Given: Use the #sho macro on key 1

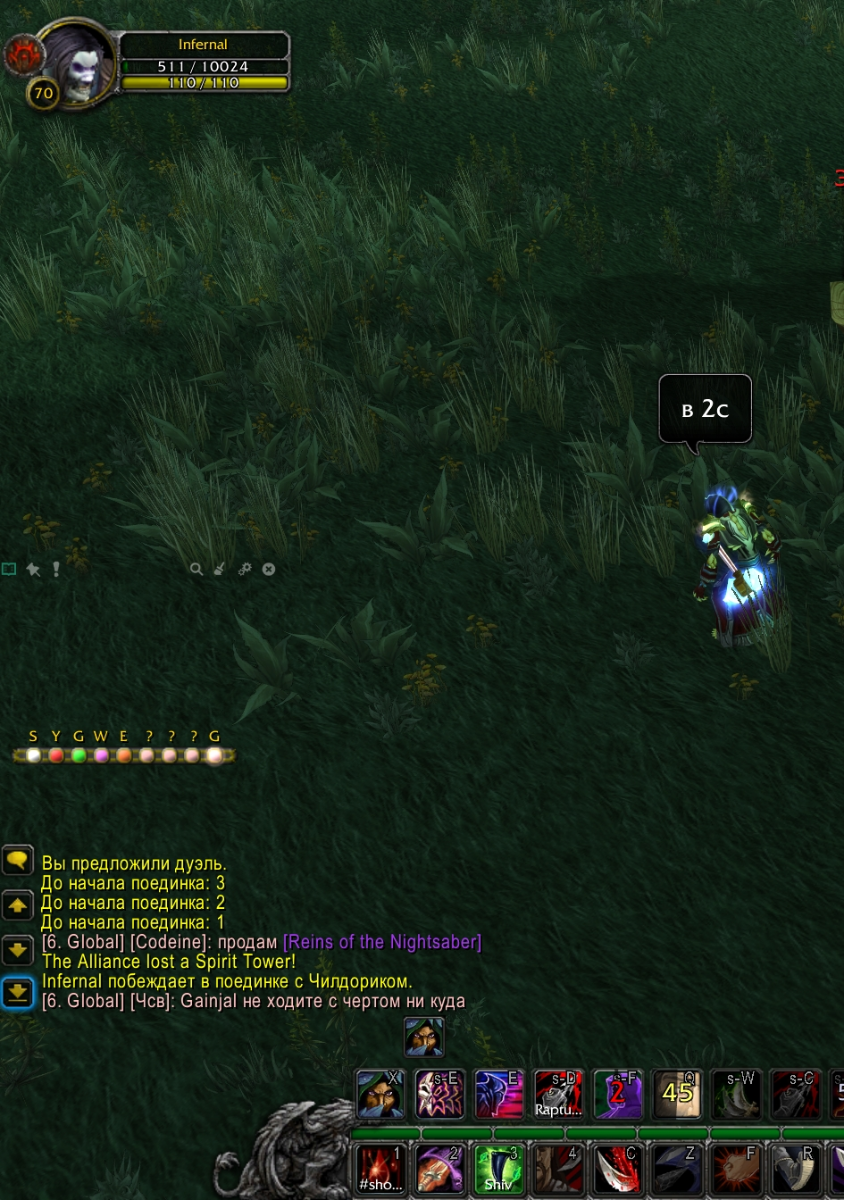Looking at the screenshot, I should tap(381, 1170).
